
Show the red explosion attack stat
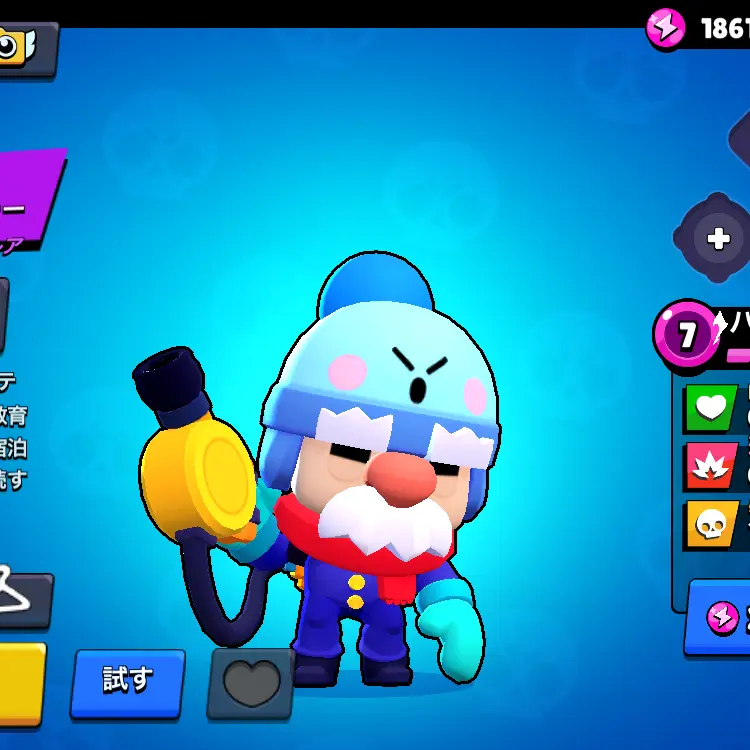709,466
